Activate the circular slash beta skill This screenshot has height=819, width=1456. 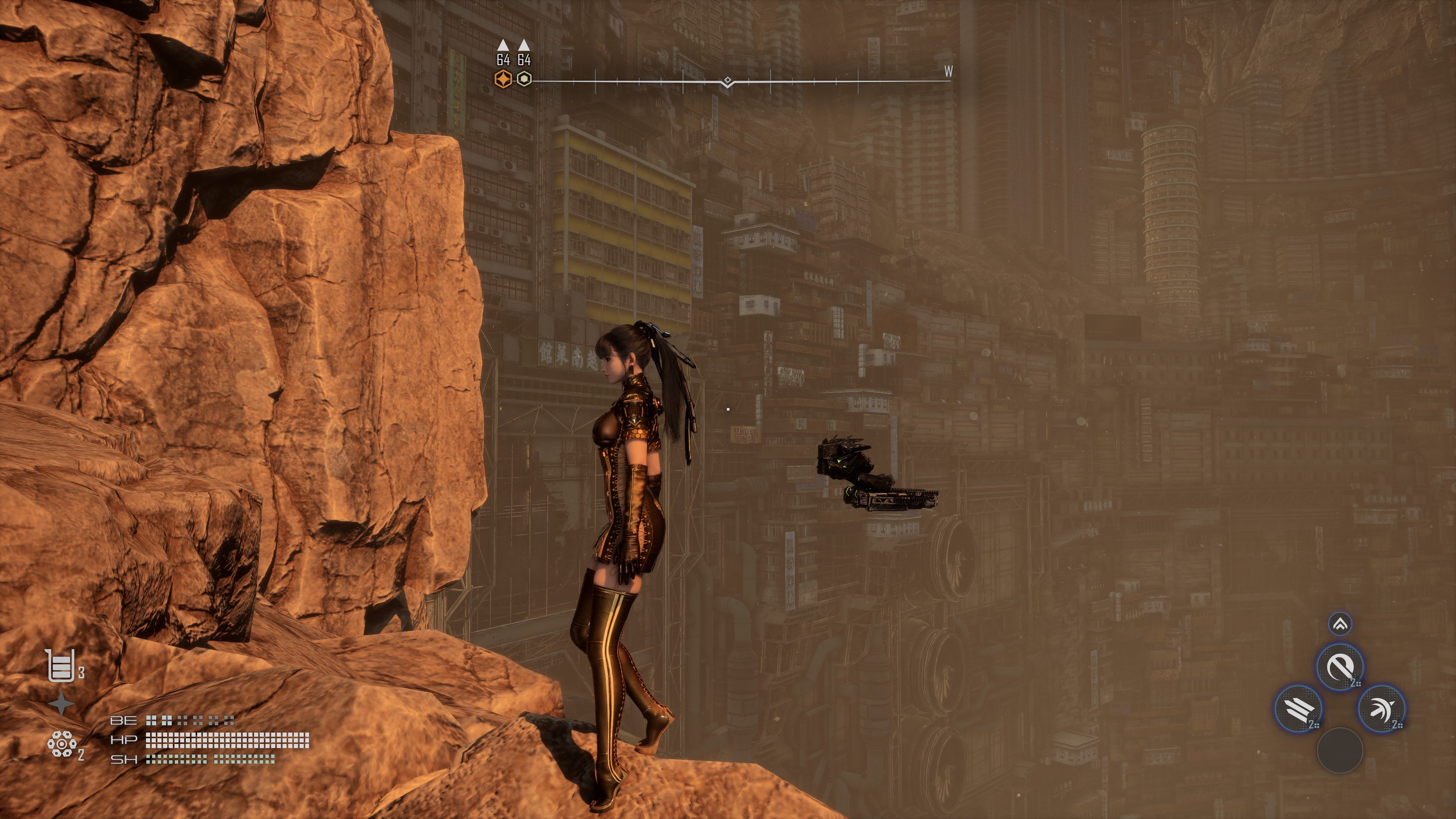[x=1340, y=667]
